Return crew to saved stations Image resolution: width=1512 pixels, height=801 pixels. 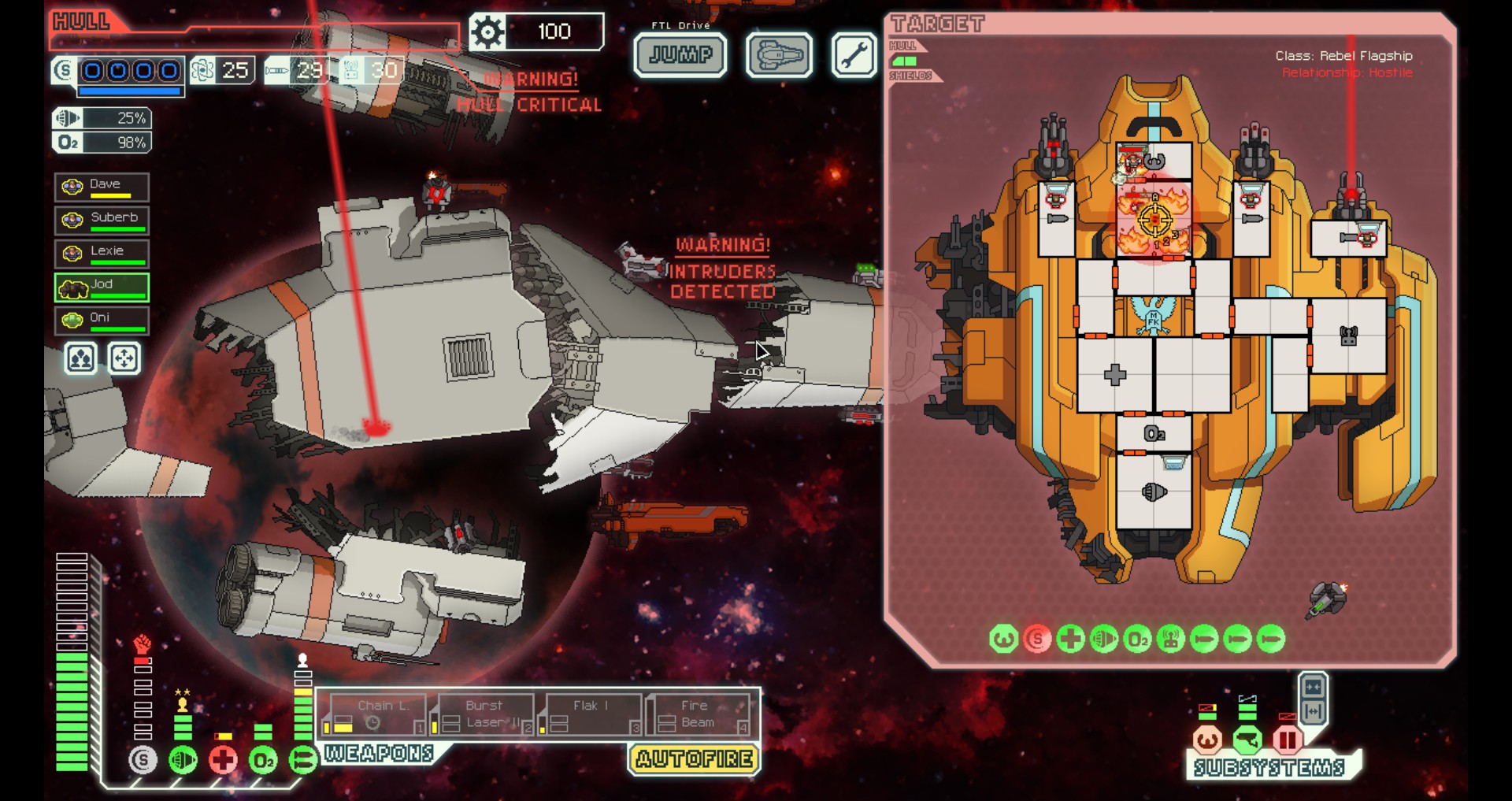[x=124, y=359]
